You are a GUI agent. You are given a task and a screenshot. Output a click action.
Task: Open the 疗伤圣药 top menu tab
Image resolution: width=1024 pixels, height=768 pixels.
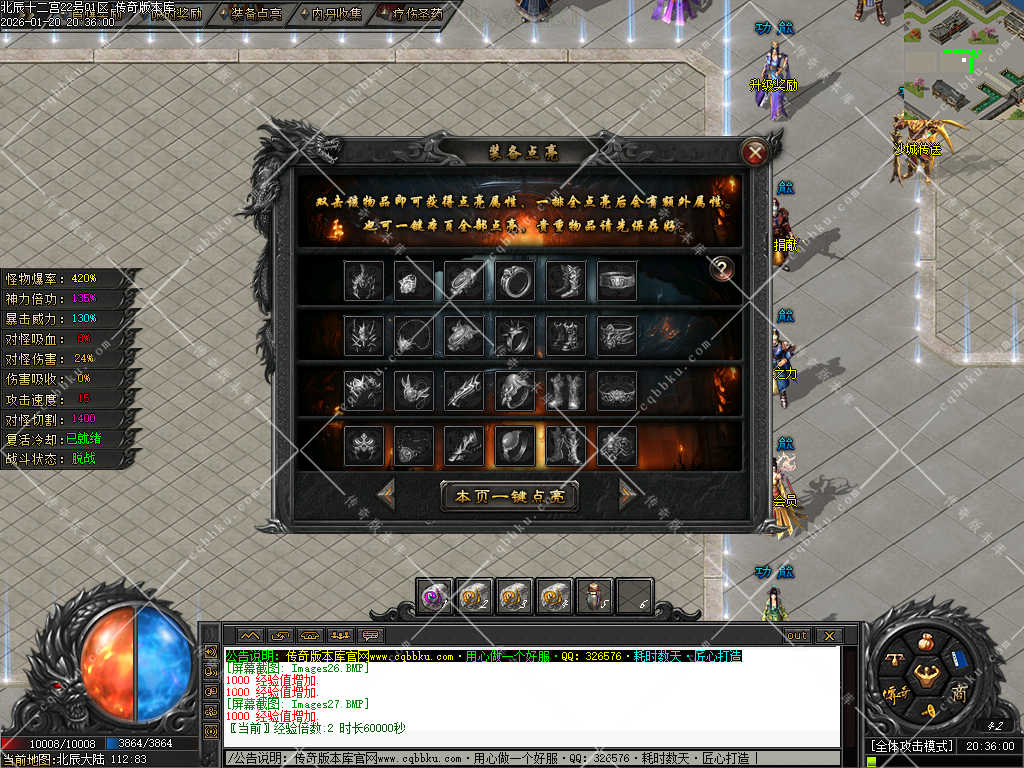point(410,13)
